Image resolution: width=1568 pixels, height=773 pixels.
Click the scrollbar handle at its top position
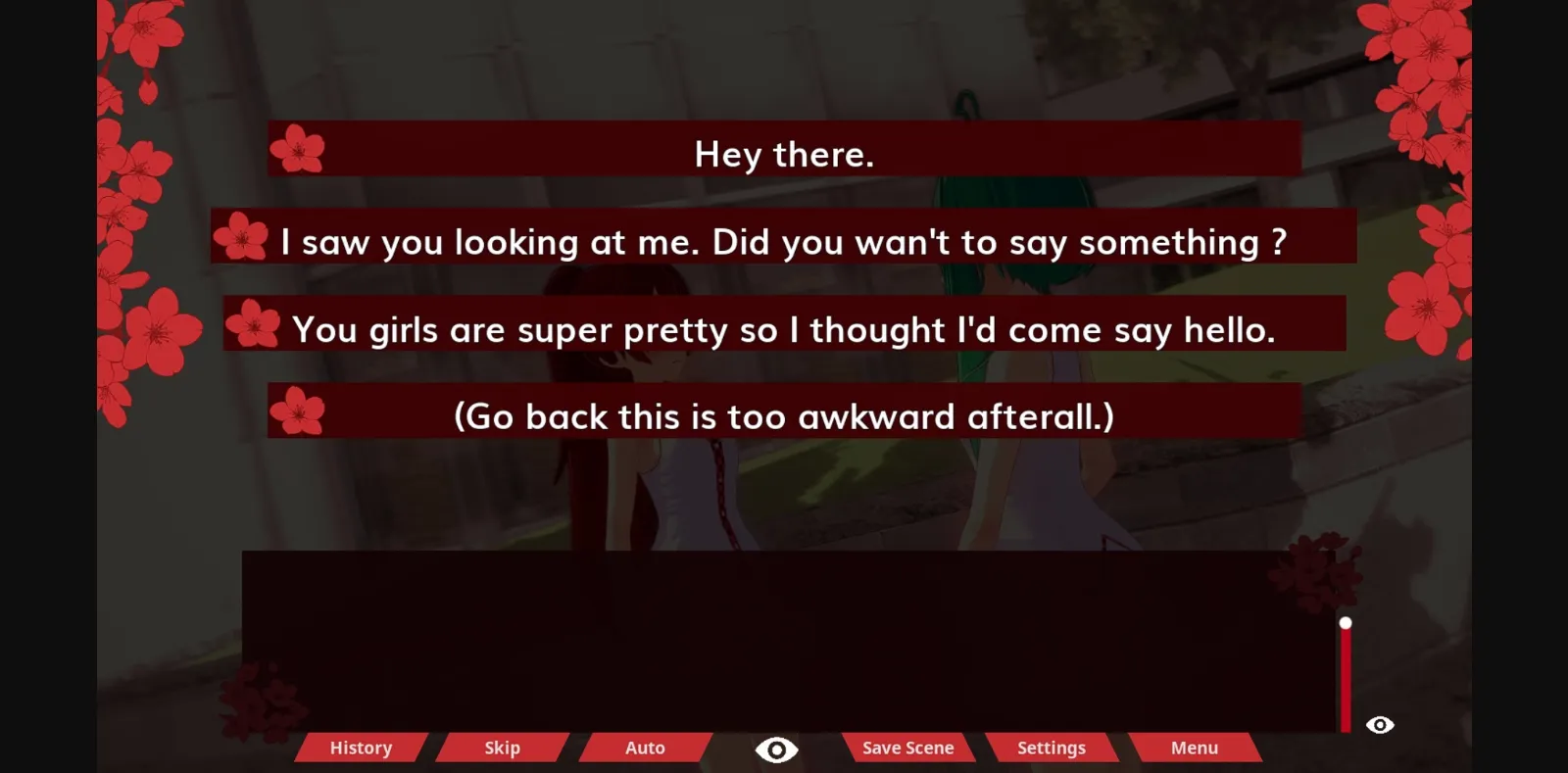click(1347, 621)
